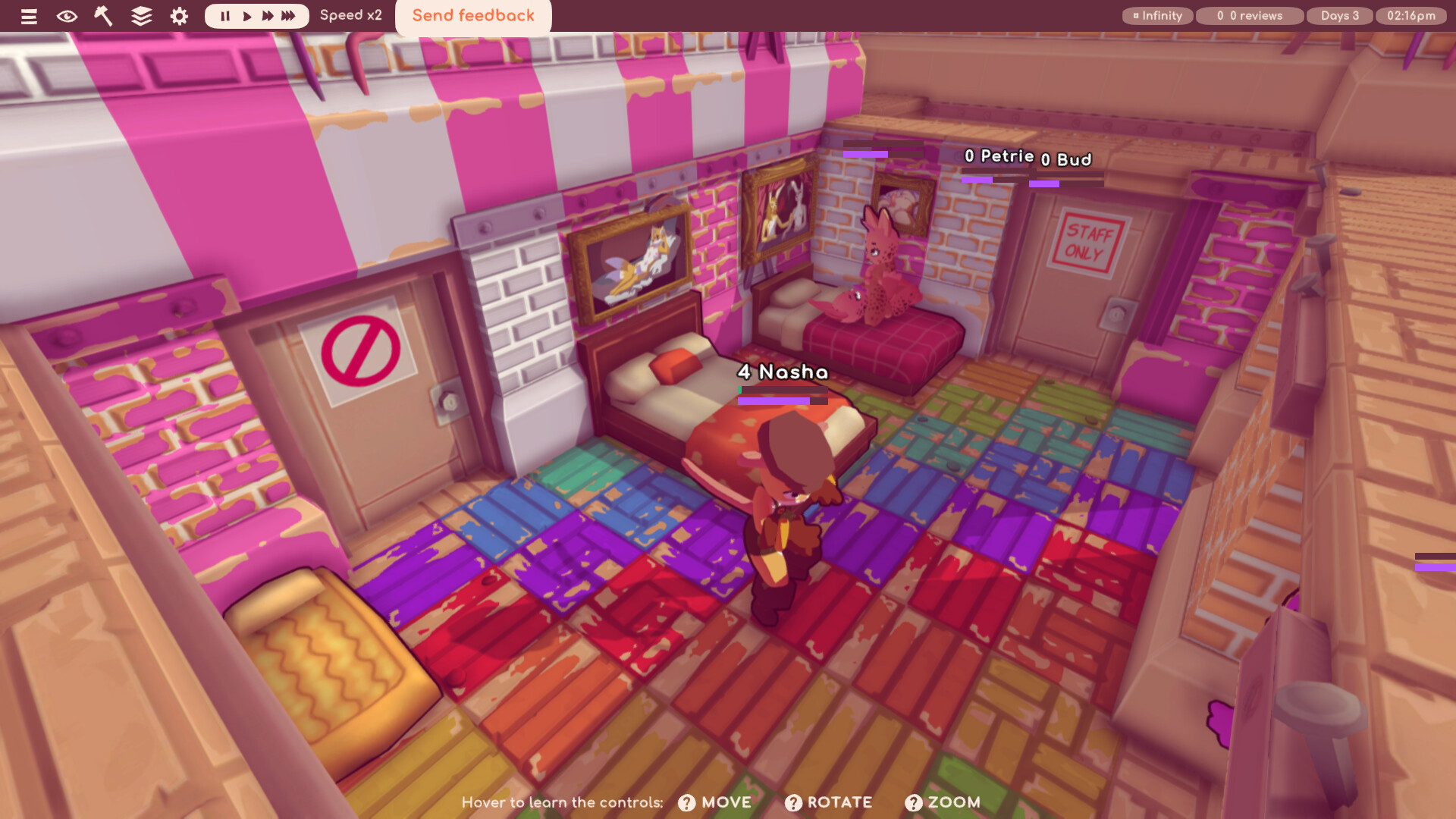The height and width of the screenshot is (819, 1456).
Task: Open the Send feedback form
Action: (x=472, y=15)
